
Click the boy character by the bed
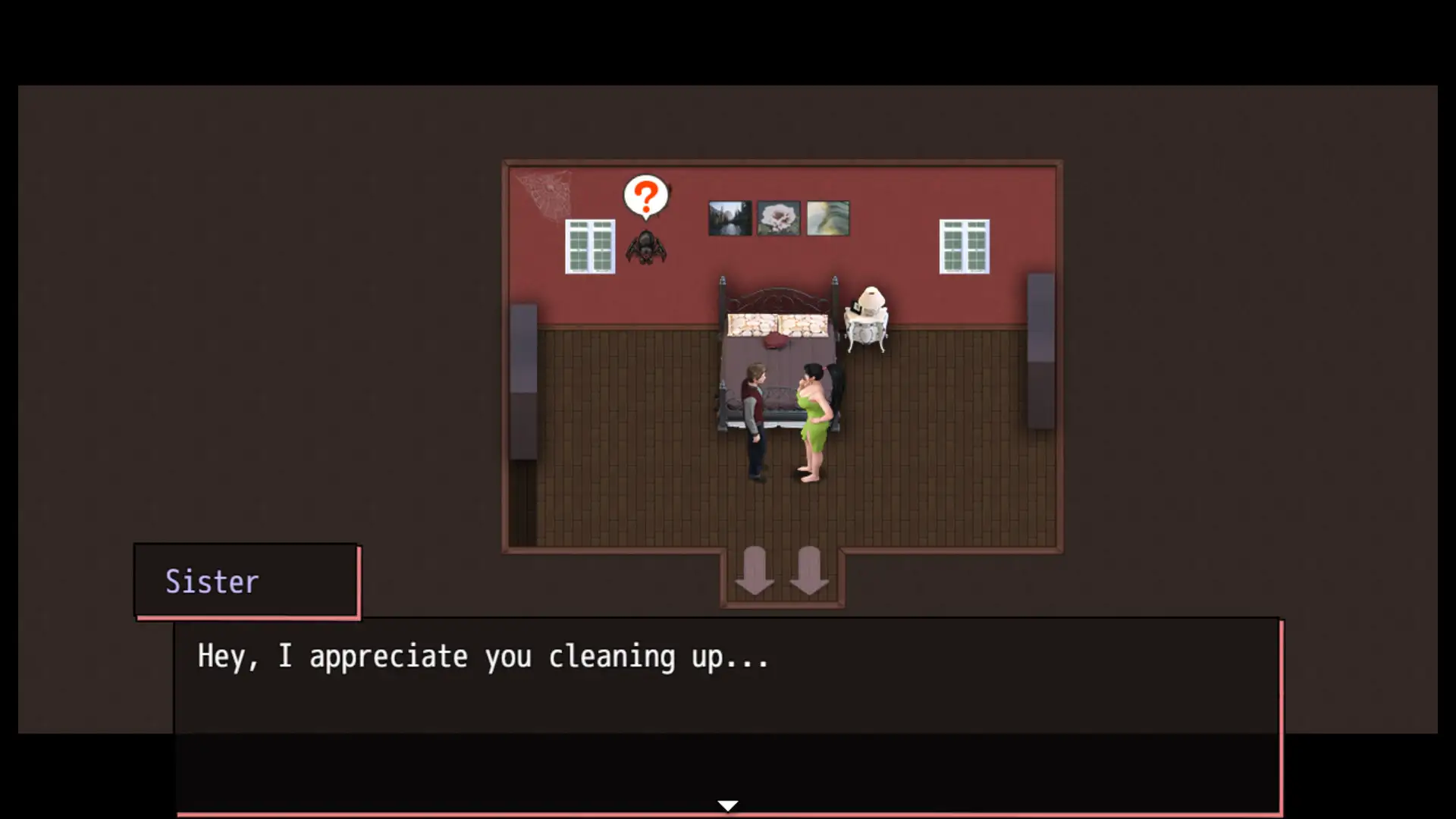point(755,417)
